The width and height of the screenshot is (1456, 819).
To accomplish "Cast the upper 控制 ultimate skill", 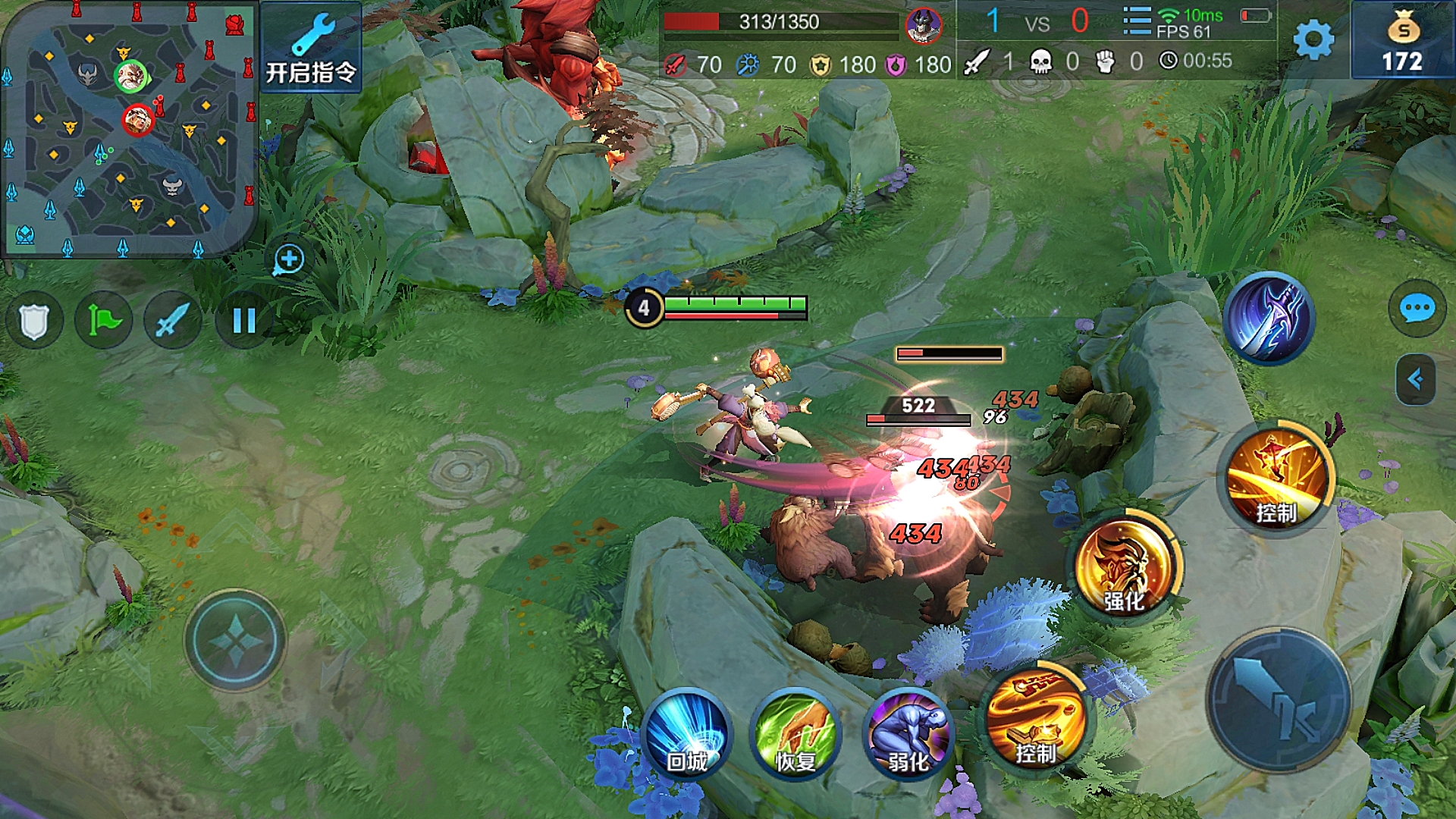I will point(1277,478).
